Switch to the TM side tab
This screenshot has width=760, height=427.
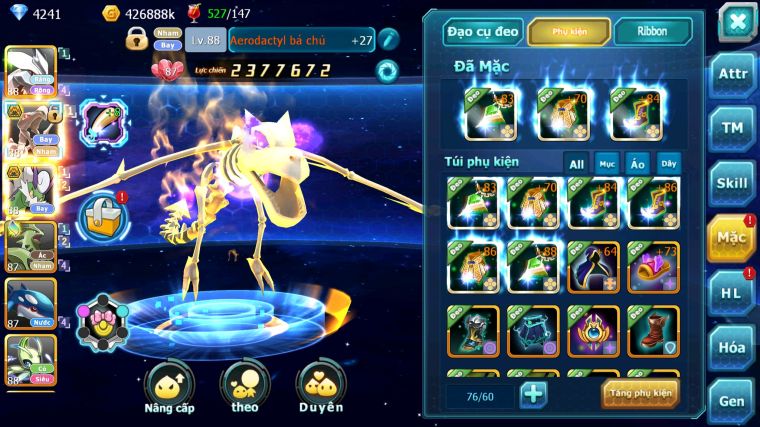pyautogui.click(x=732, y=128)
